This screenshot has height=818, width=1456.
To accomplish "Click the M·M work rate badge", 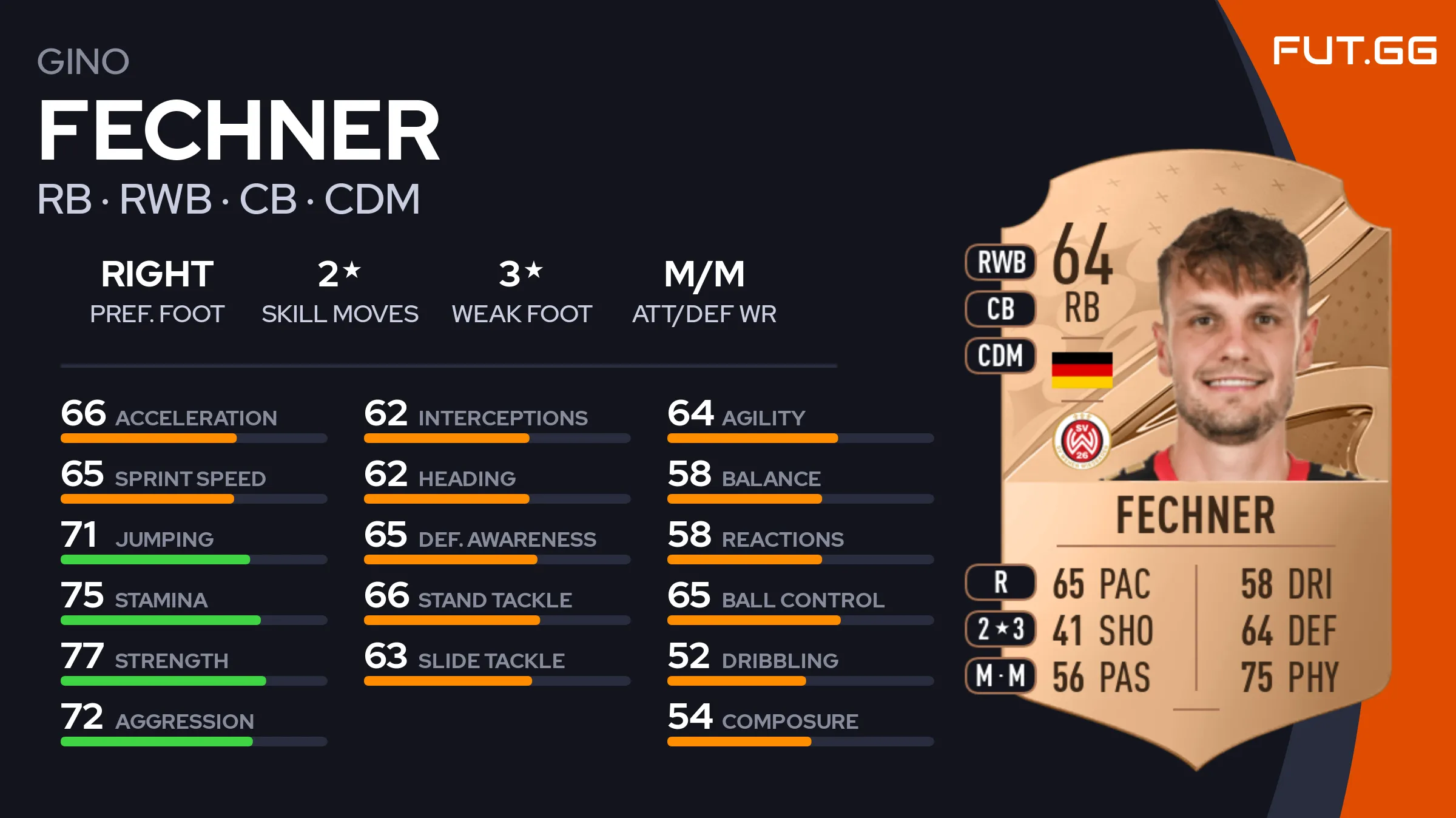I will tap(1001, 675).
